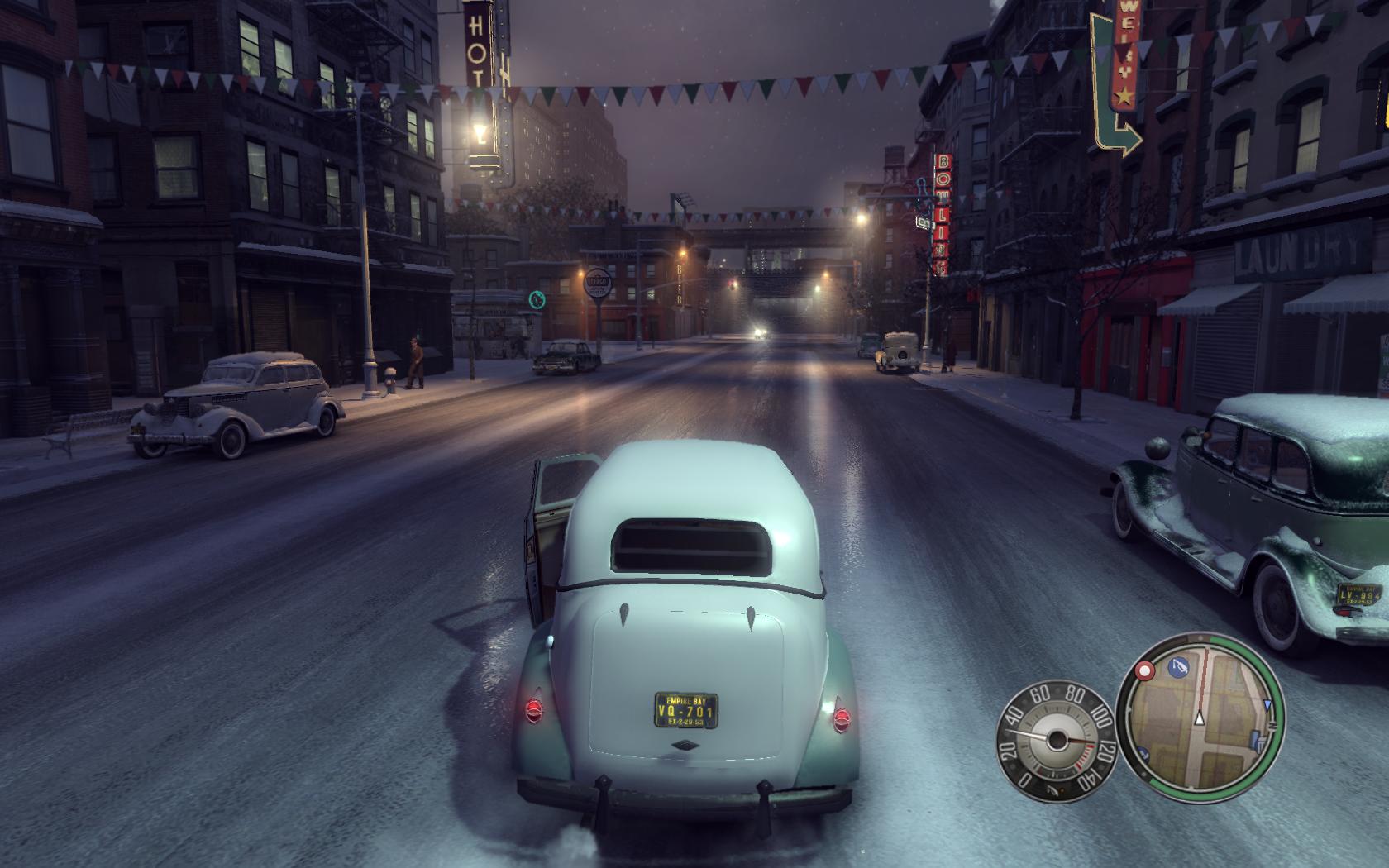Click the circular minimap
The height and width of the screenshot is (868, 1389).
(x=1200, y=718)
